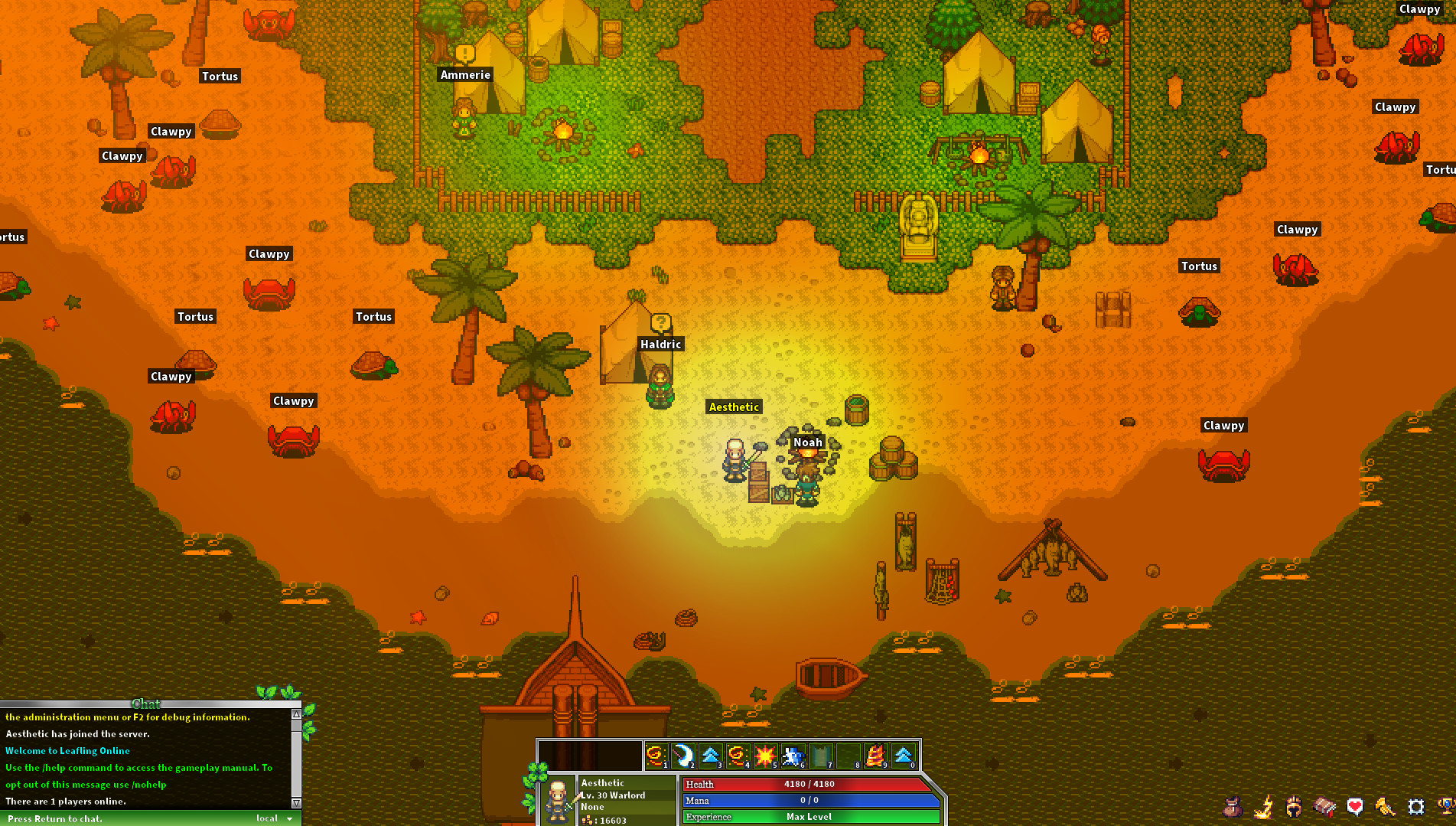Image resolution: width=1456 pixels, height=826 pixels.
Task: Click the chat scrollbar up arrow
Action: click(x=295, y=716)
